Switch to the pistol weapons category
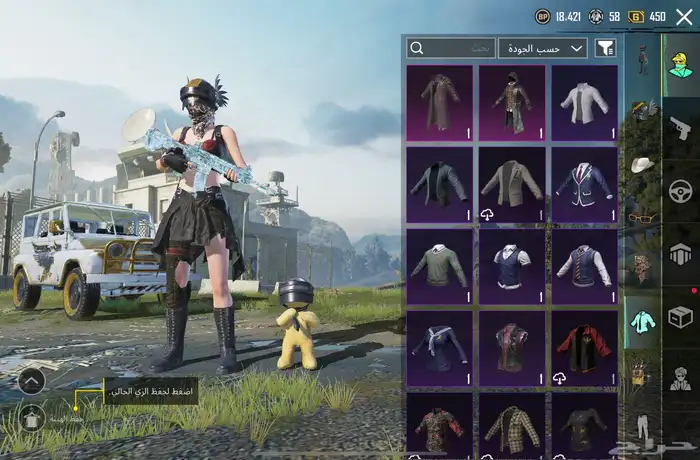 [680, 128]
